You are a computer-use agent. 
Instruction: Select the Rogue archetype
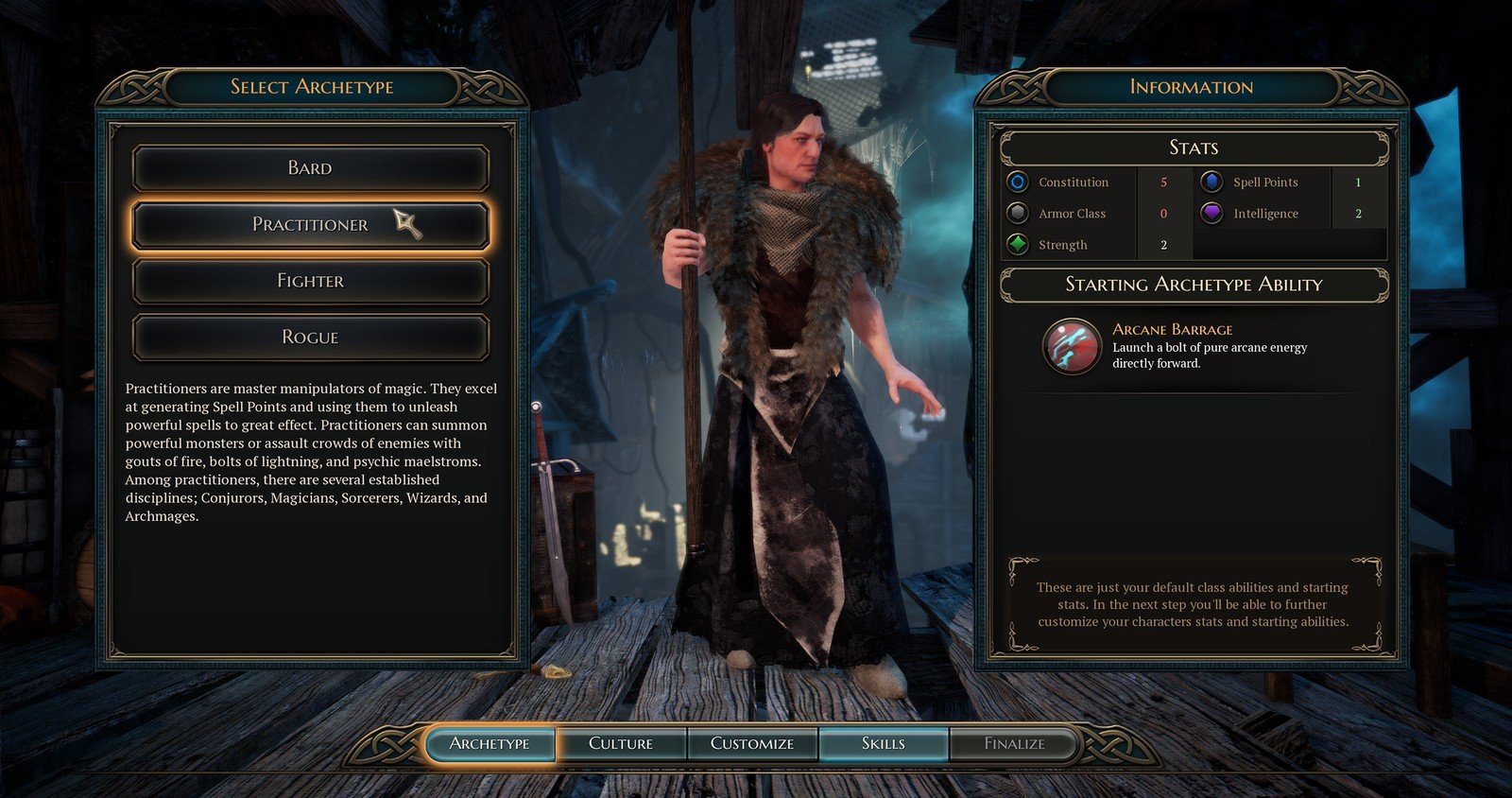pyautogui.click(x=310, y=337)
